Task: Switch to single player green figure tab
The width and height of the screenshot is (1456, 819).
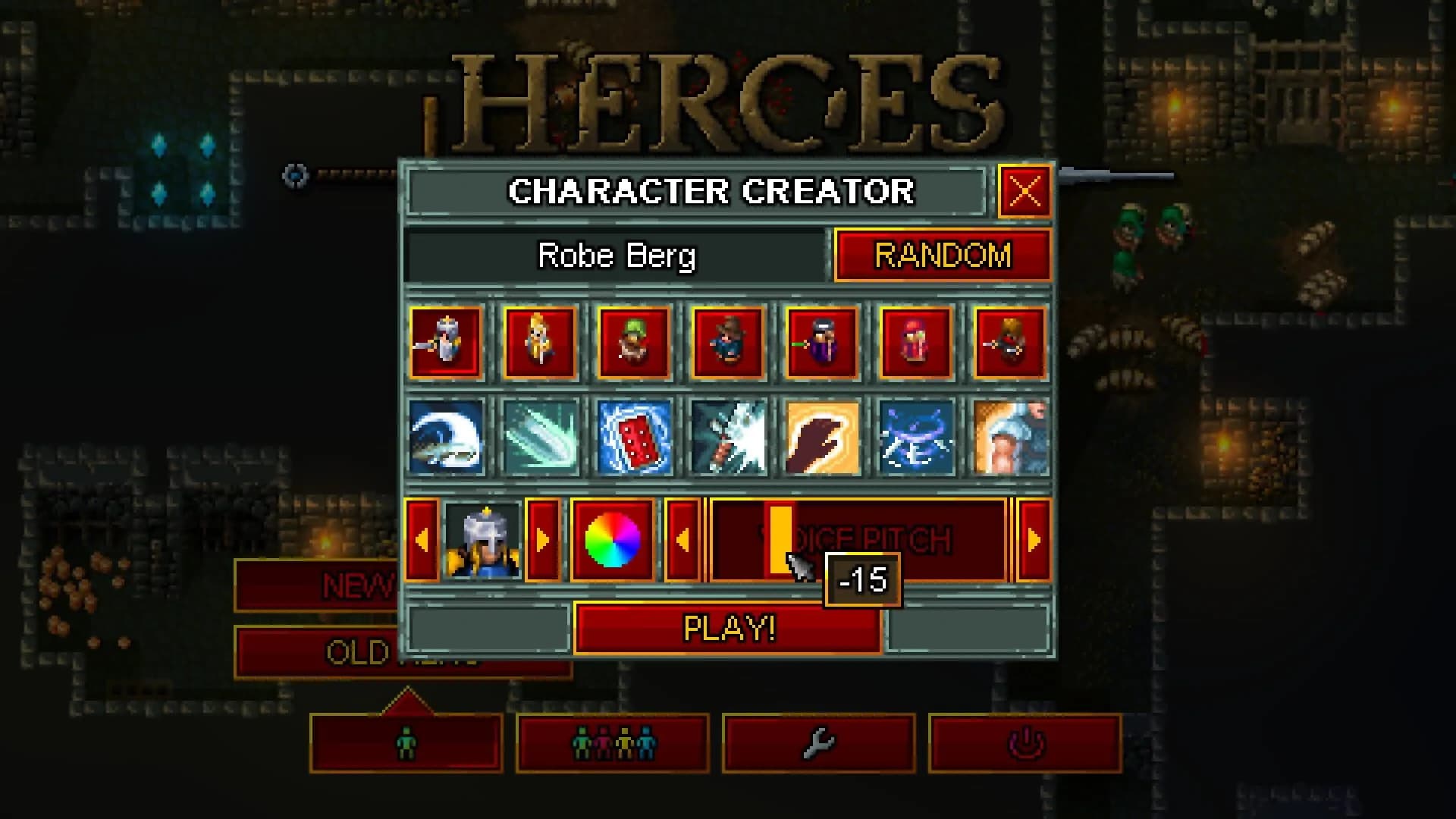Action: [407, 744]
